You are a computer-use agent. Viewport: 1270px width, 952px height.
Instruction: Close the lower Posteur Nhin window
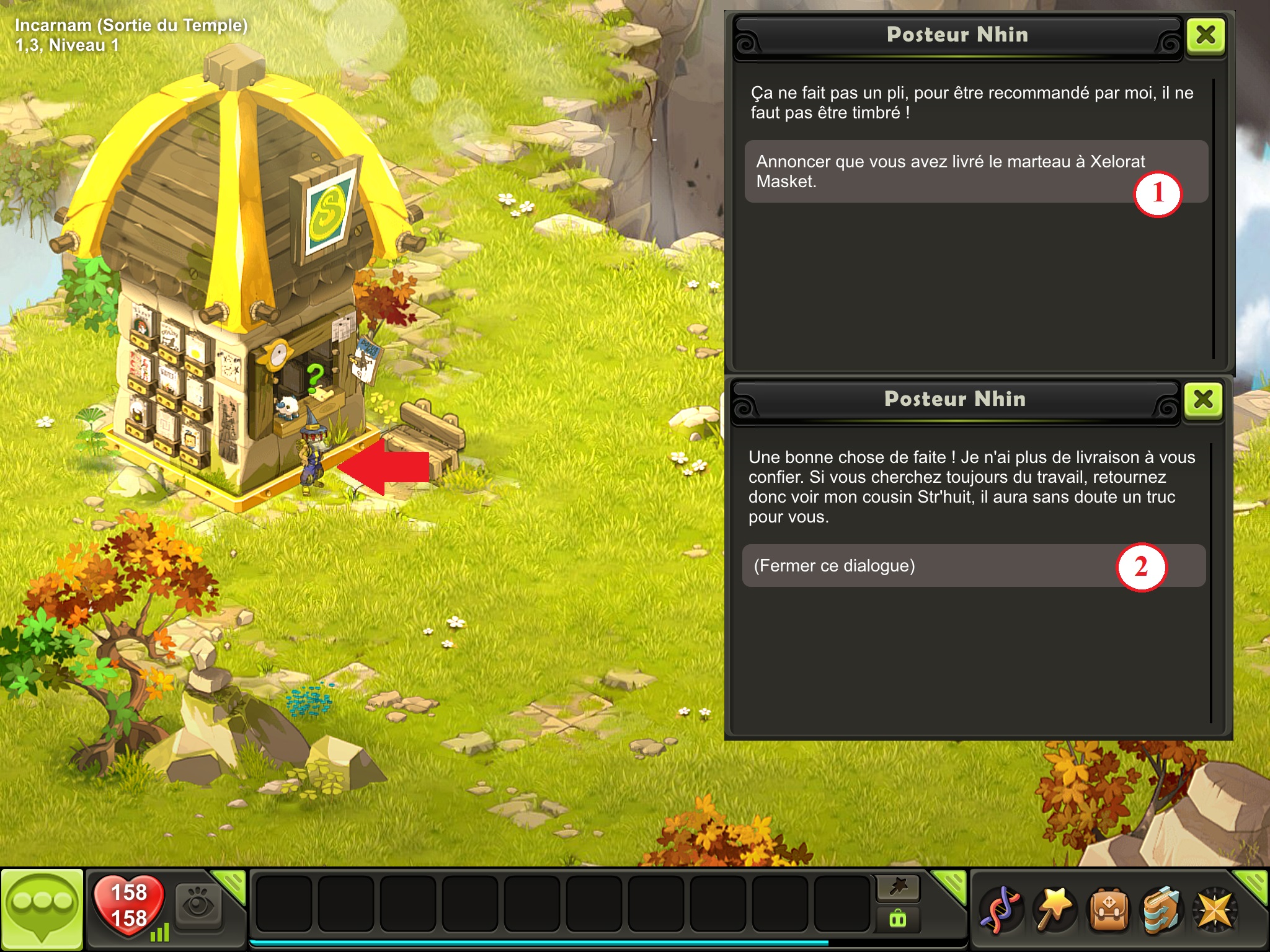pos(1203,400)
